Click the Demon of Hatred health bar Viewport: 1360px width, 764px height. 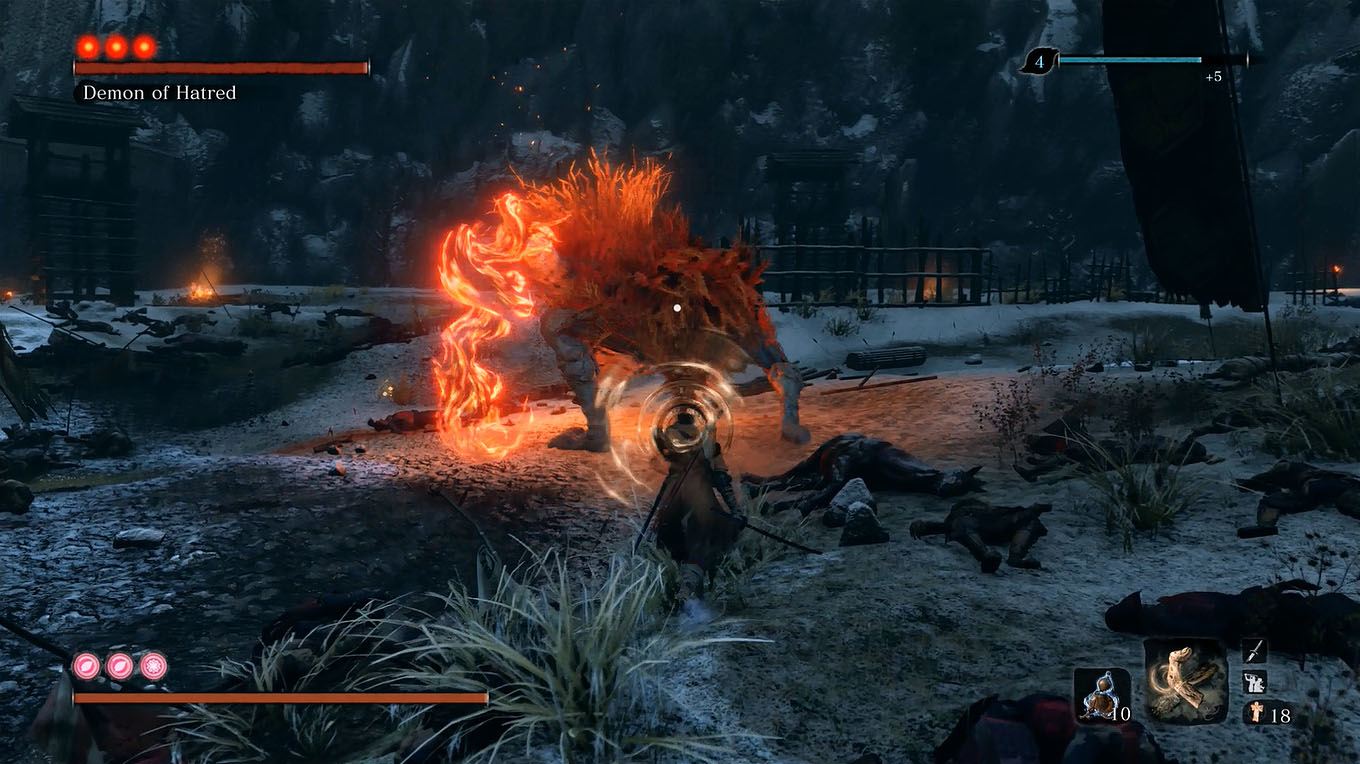pos(220,70)
